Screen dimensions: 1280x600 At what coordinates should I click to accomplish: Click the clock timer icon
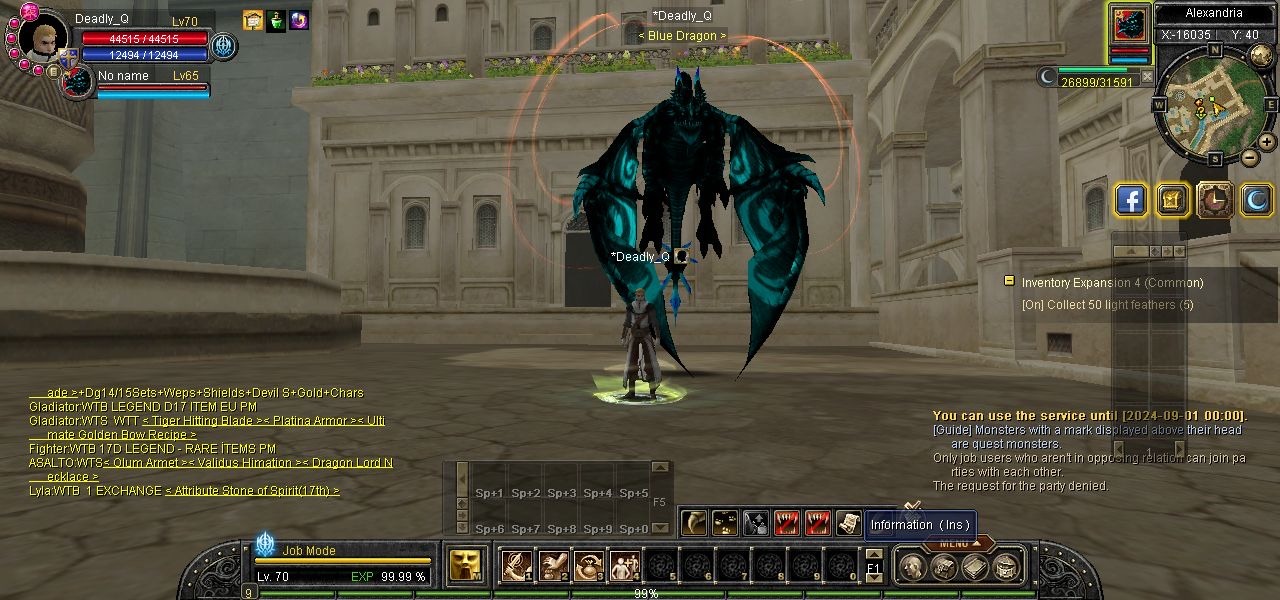click(1215, 201)
